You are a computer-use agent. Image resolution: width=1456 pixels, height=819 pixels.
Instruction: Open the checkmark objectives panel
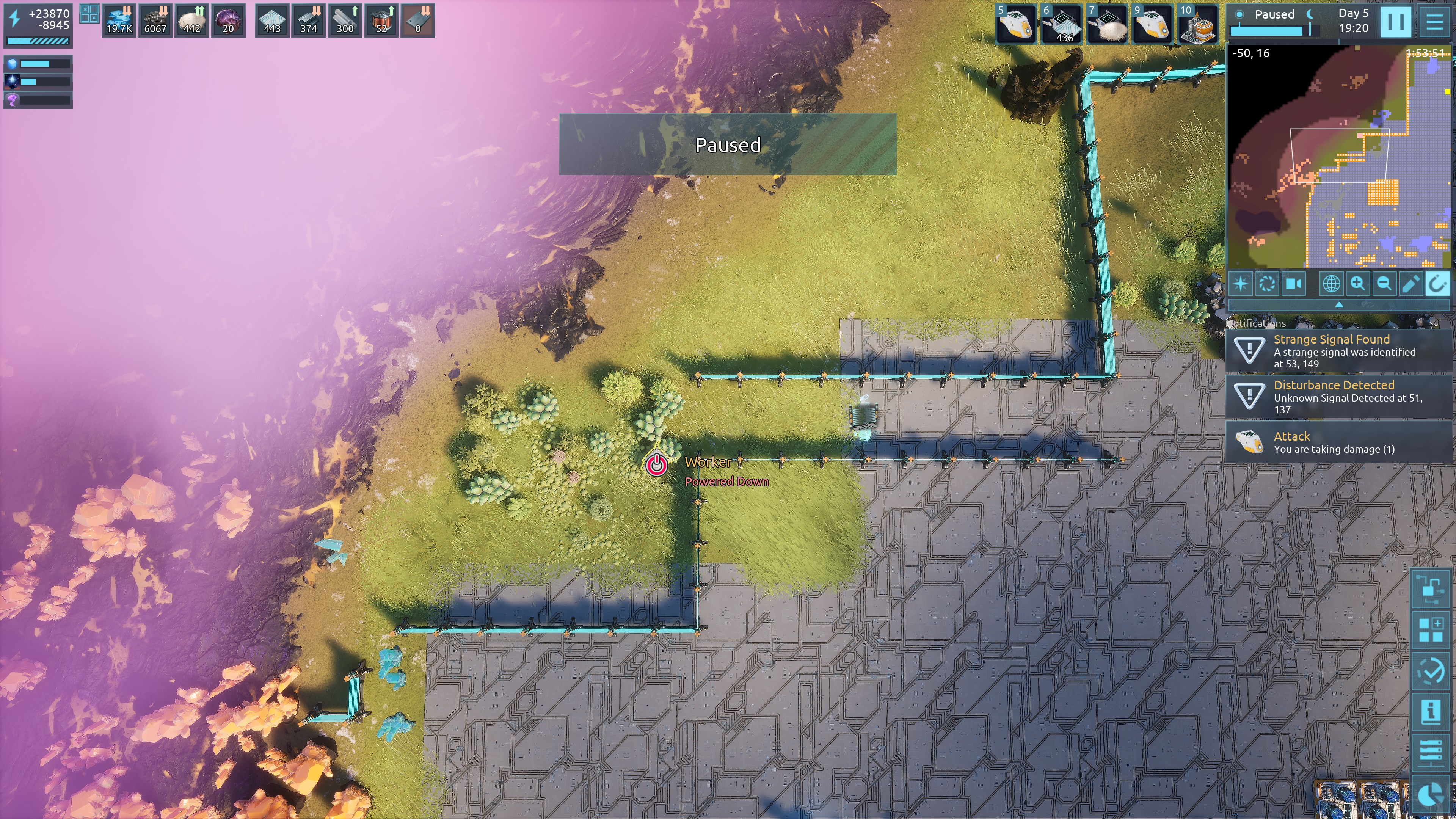point(1431,671)
